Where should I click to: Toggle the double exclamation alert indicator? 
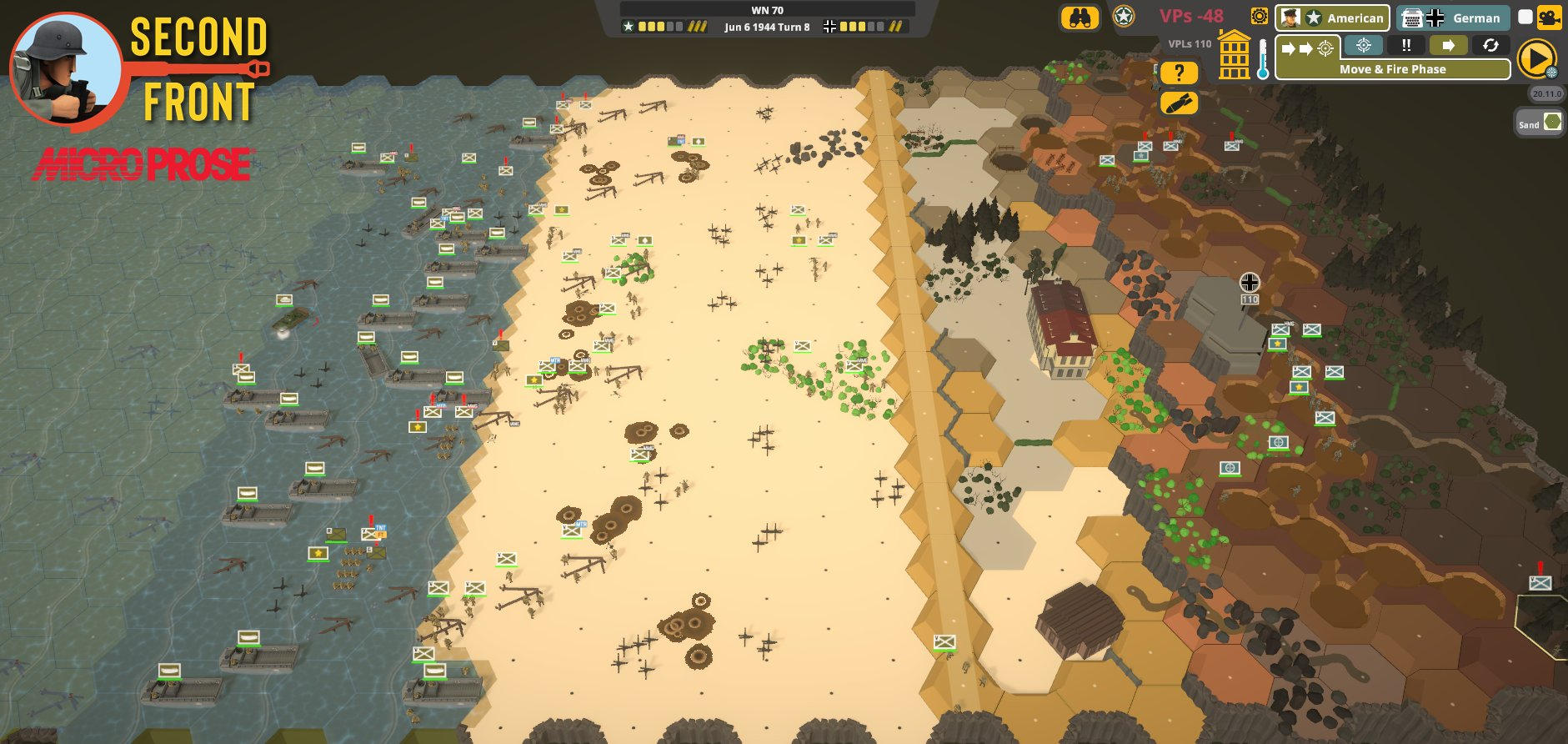pyautogui.click(x=1406, y=46)
